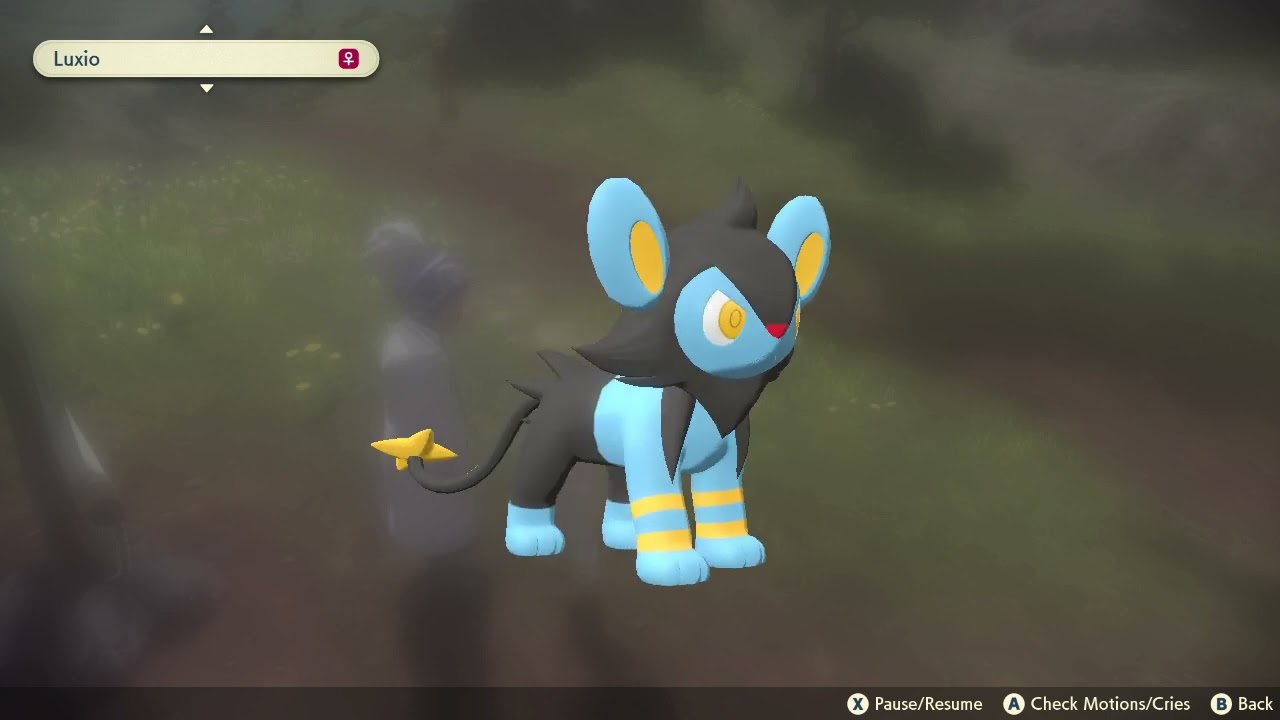Screen dimensions: 1280x720
Task: Click the Back option in the bottom bar
Action: 1252,704
